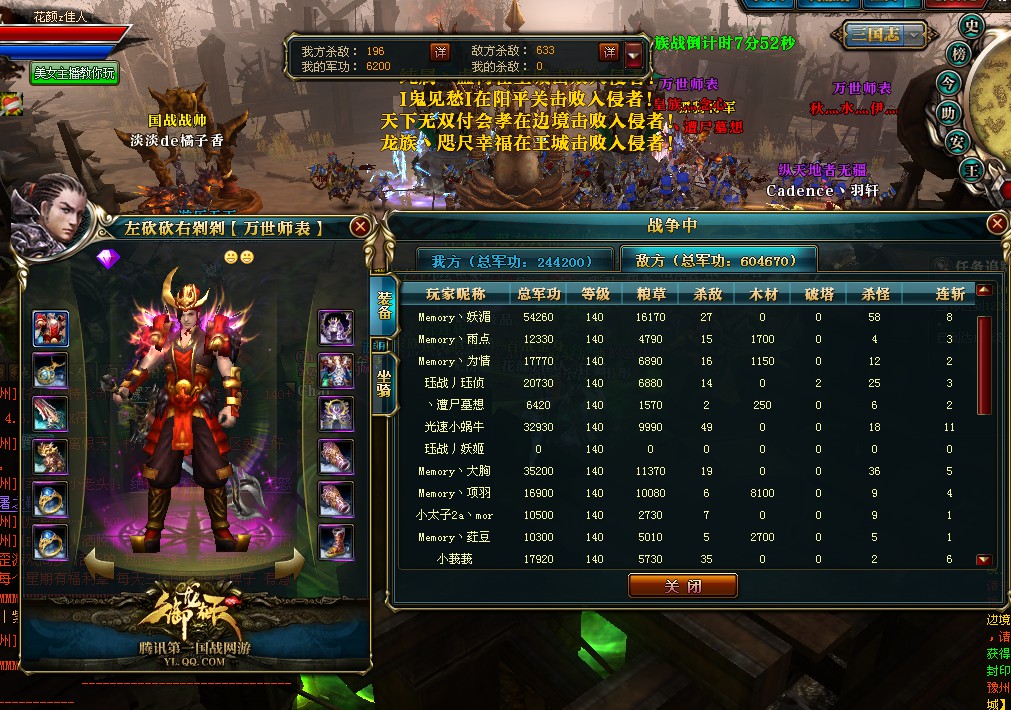Select the 敌方 总军功 tab
Viewport: 1011px width, 710px height.
pos(717,261)
